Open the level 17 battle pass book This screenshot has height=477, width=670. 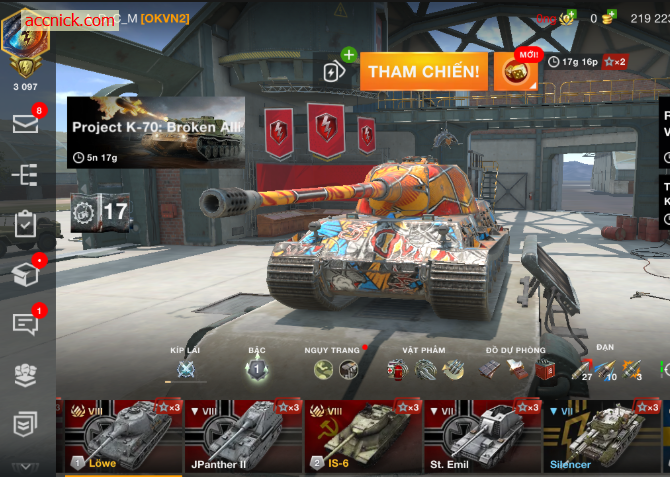point(99,211)
